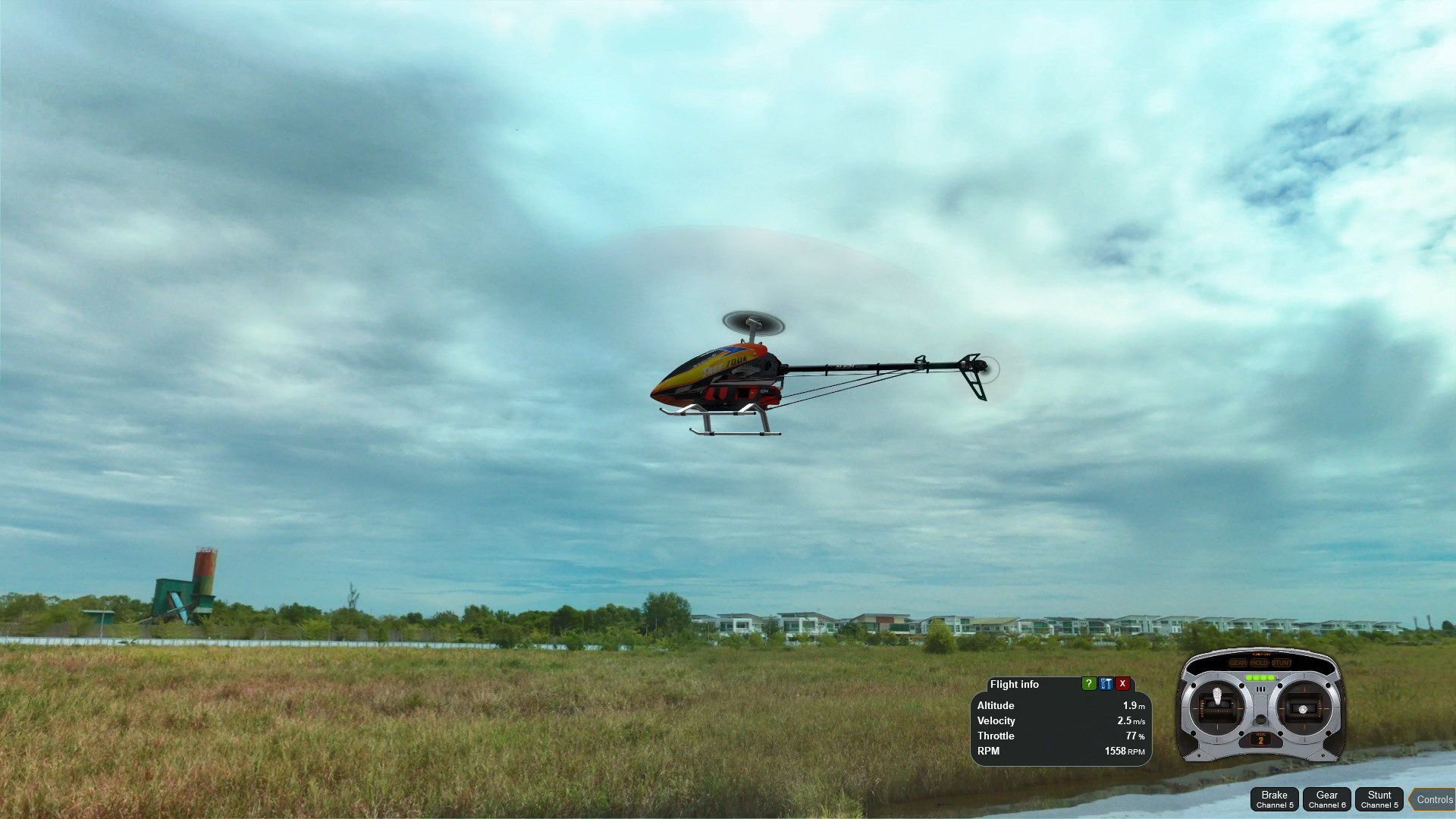
Task: Click the STUNT indicator on the transmitter display
Action: click(1282, 663)
